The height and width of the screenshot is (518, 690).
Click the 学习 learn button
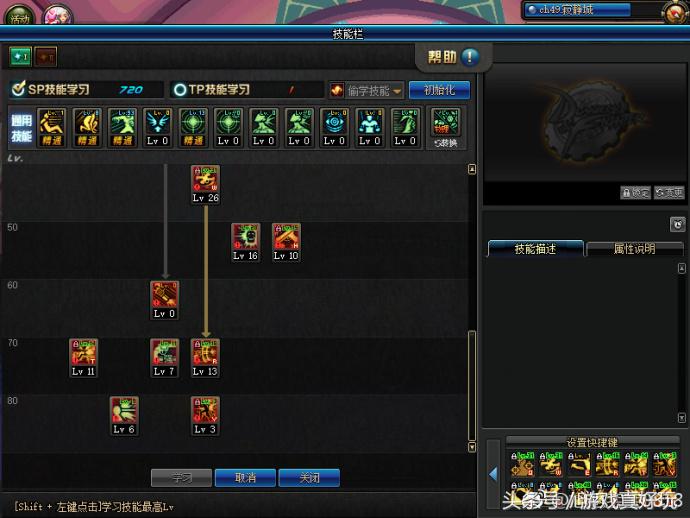click(181, 478)
